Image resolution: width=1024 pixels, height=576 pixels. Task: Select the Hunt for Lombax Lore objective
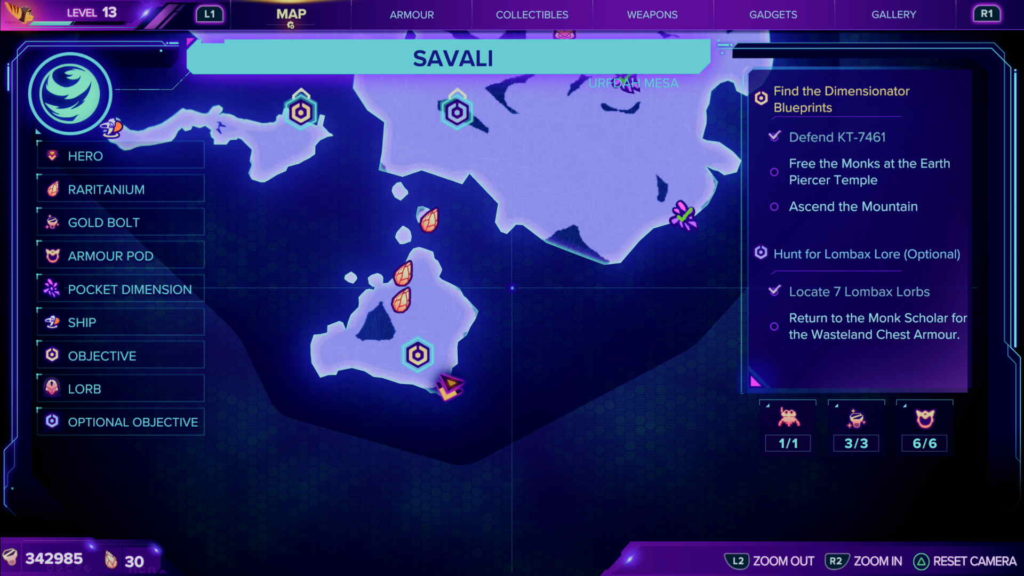865,254
